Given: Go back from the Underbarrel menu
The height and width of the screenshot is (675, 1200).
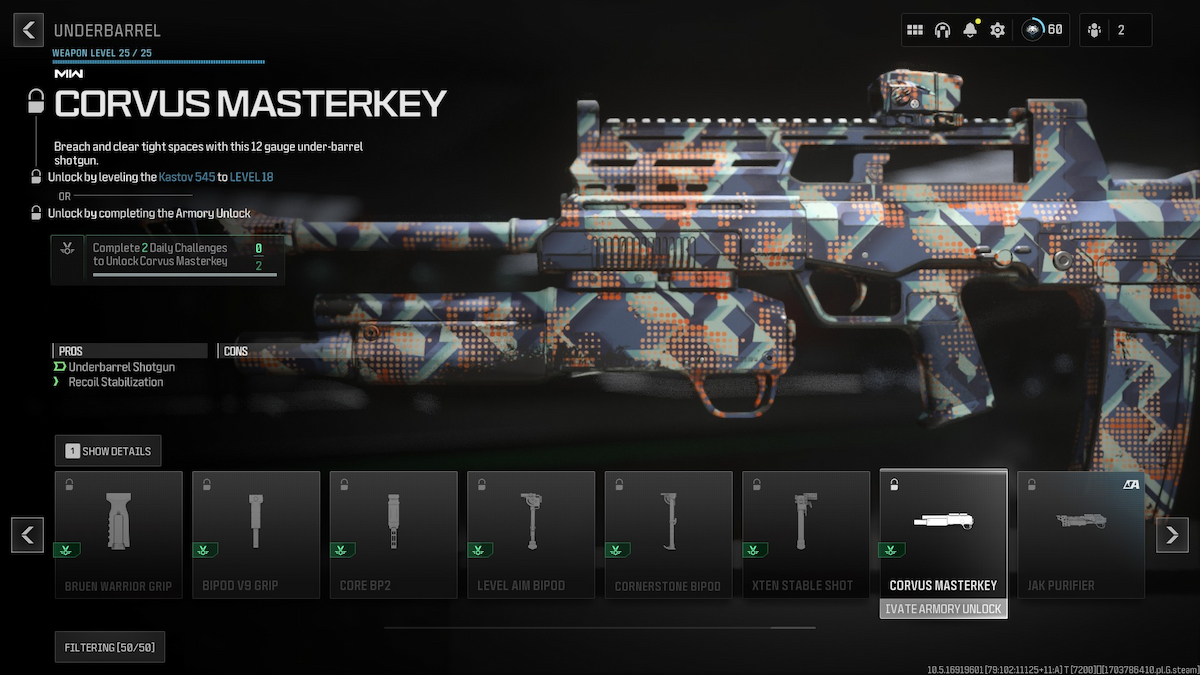Looking at the screenshot, I should 28,30.
